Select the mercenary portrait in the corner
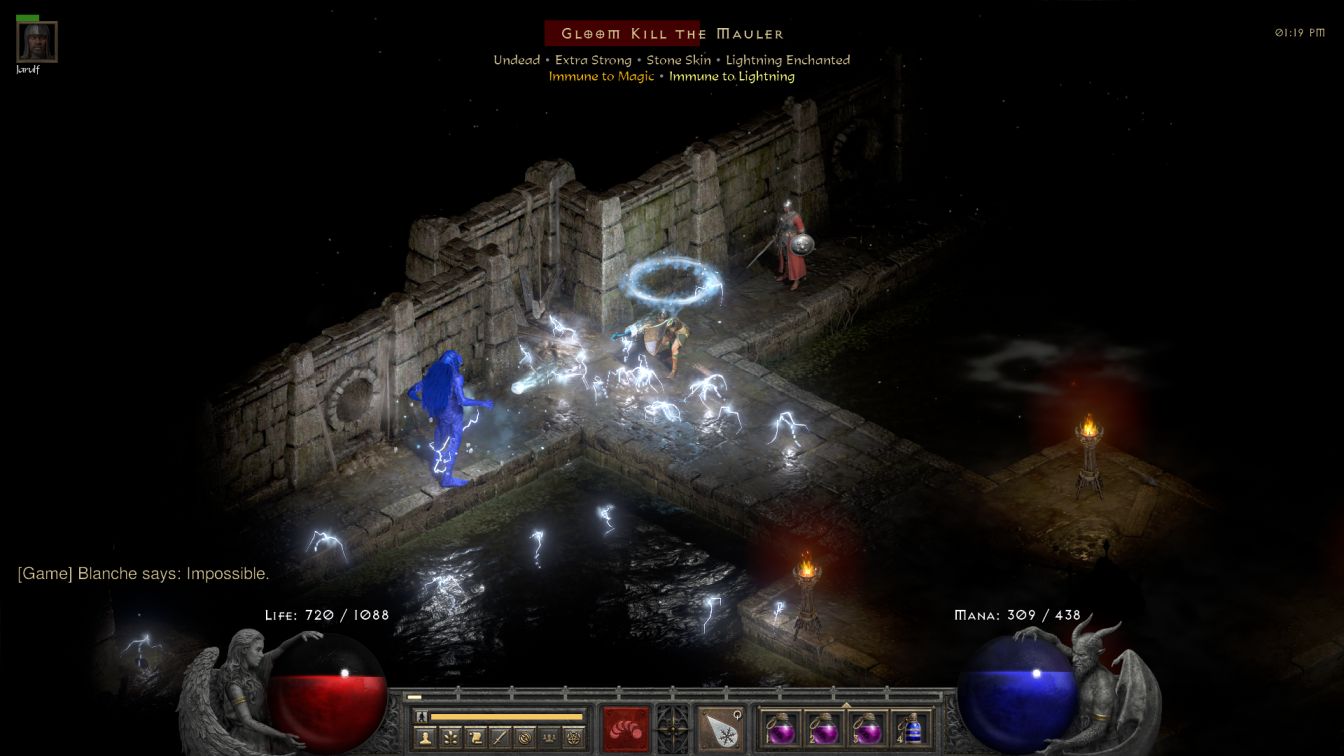The image size is (1344, 756). point(37,42)
